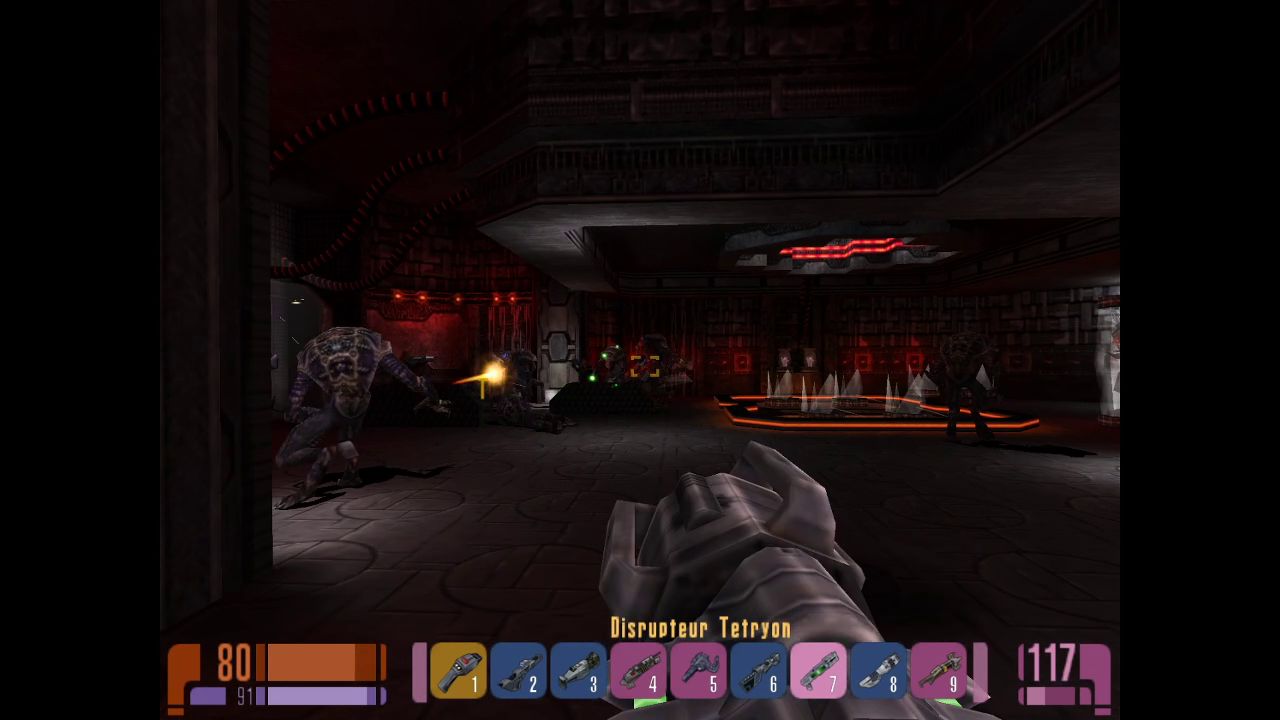Choose the rifle in weapon slot 2
This screenshot has height=720, width=1280.
click(518, 670)
